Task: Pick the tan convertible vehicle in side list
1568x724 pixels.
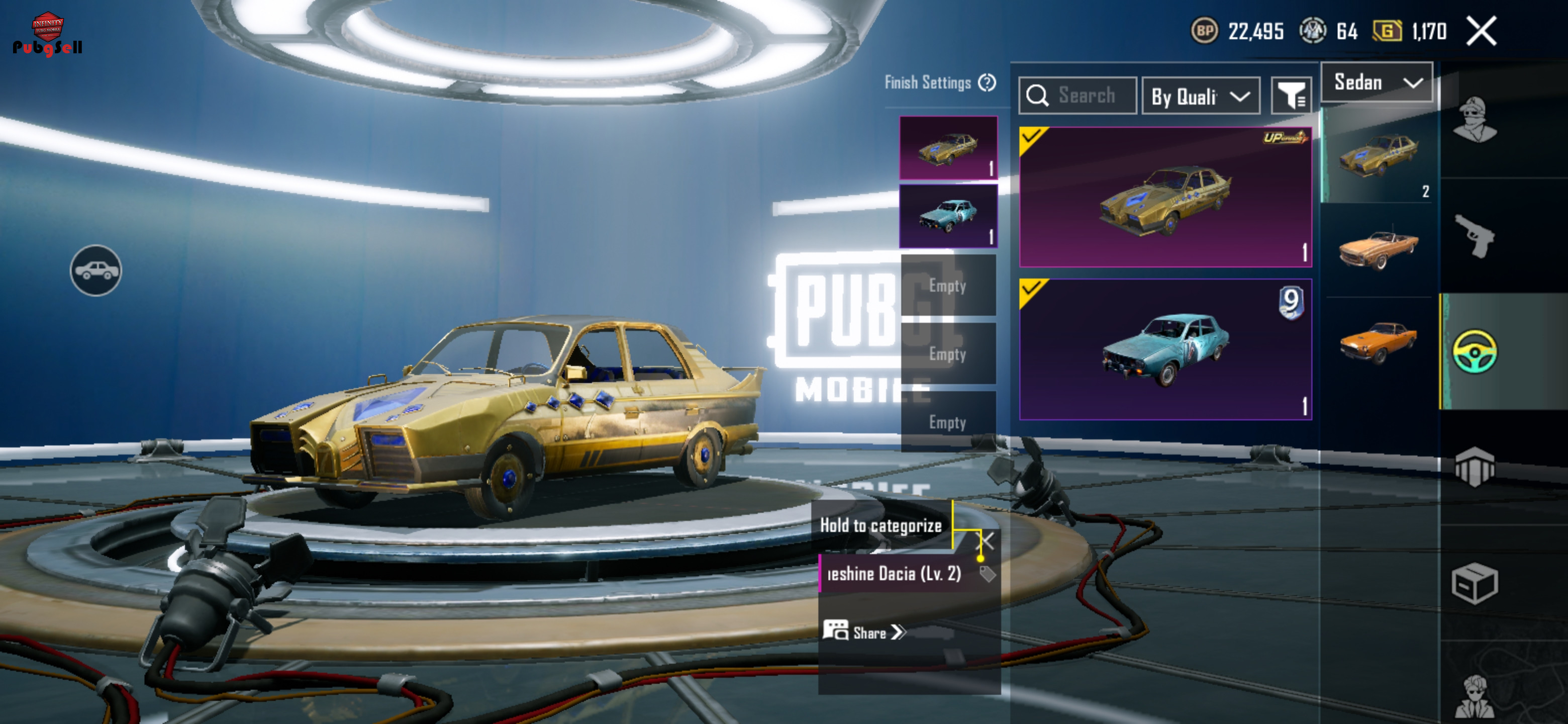Action: (1378, 250)
